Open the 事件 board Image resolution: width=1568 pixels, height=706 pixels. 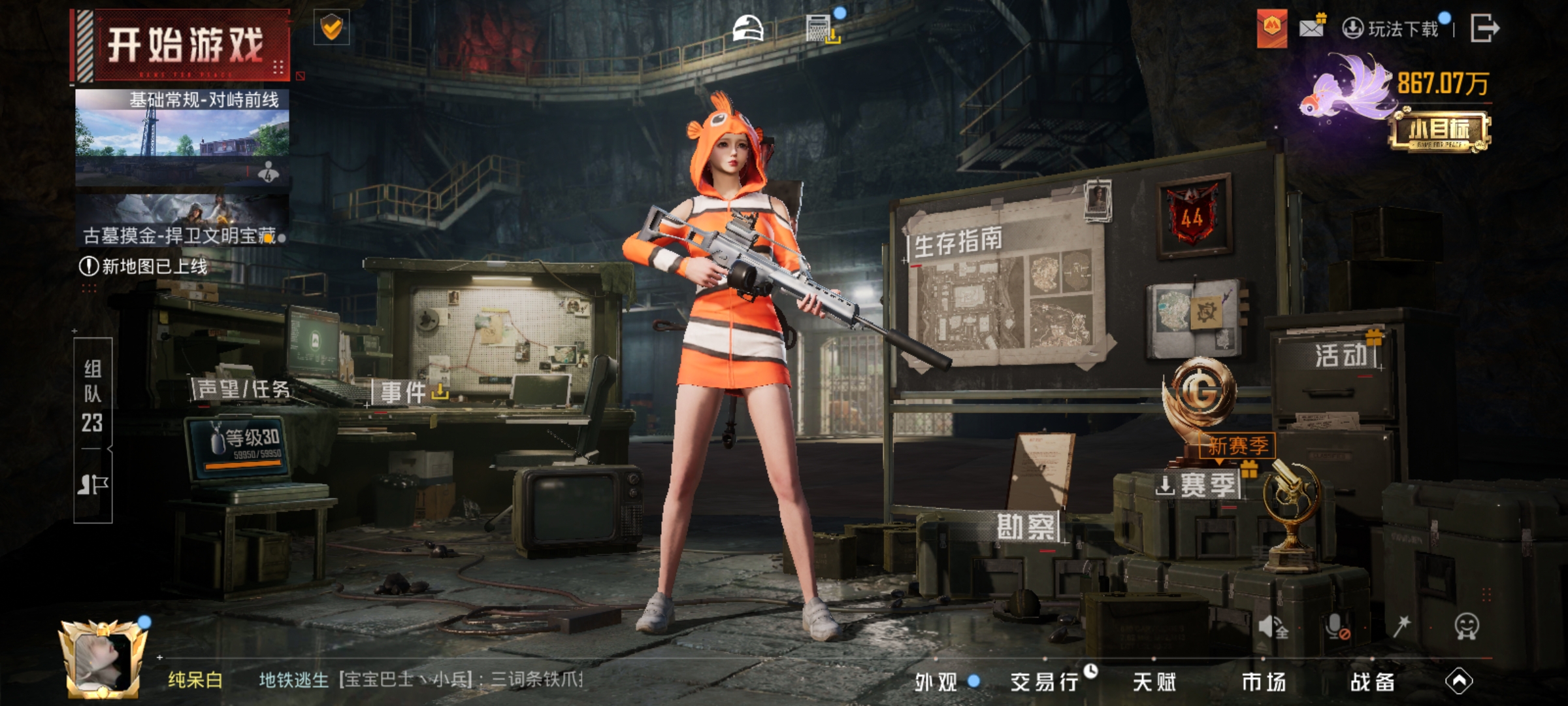(404, 392)
